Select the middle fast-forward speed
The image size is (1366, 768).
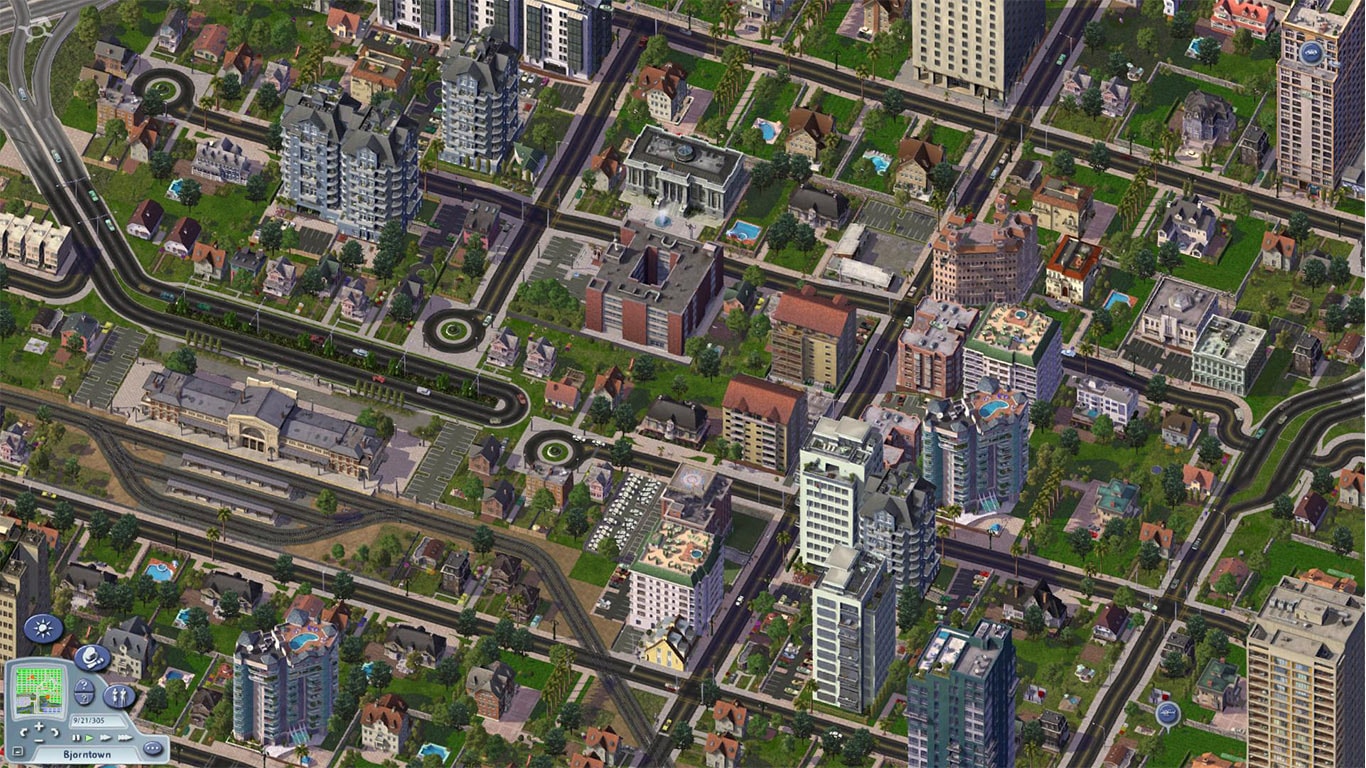click(104, 737)
